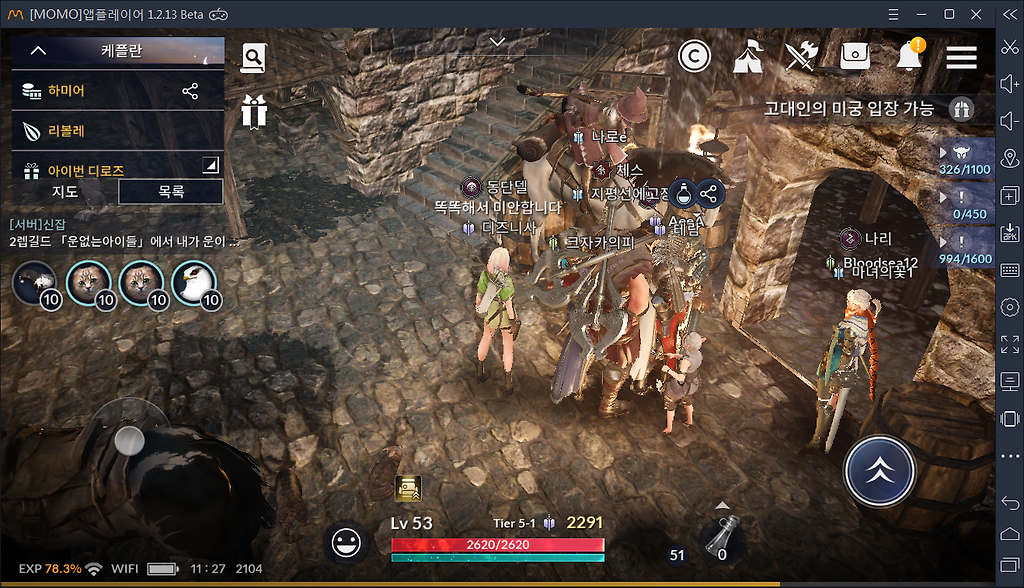Screen dimensions: 1024x588
Task: Open the circled C currency icon
Action: 694,56
